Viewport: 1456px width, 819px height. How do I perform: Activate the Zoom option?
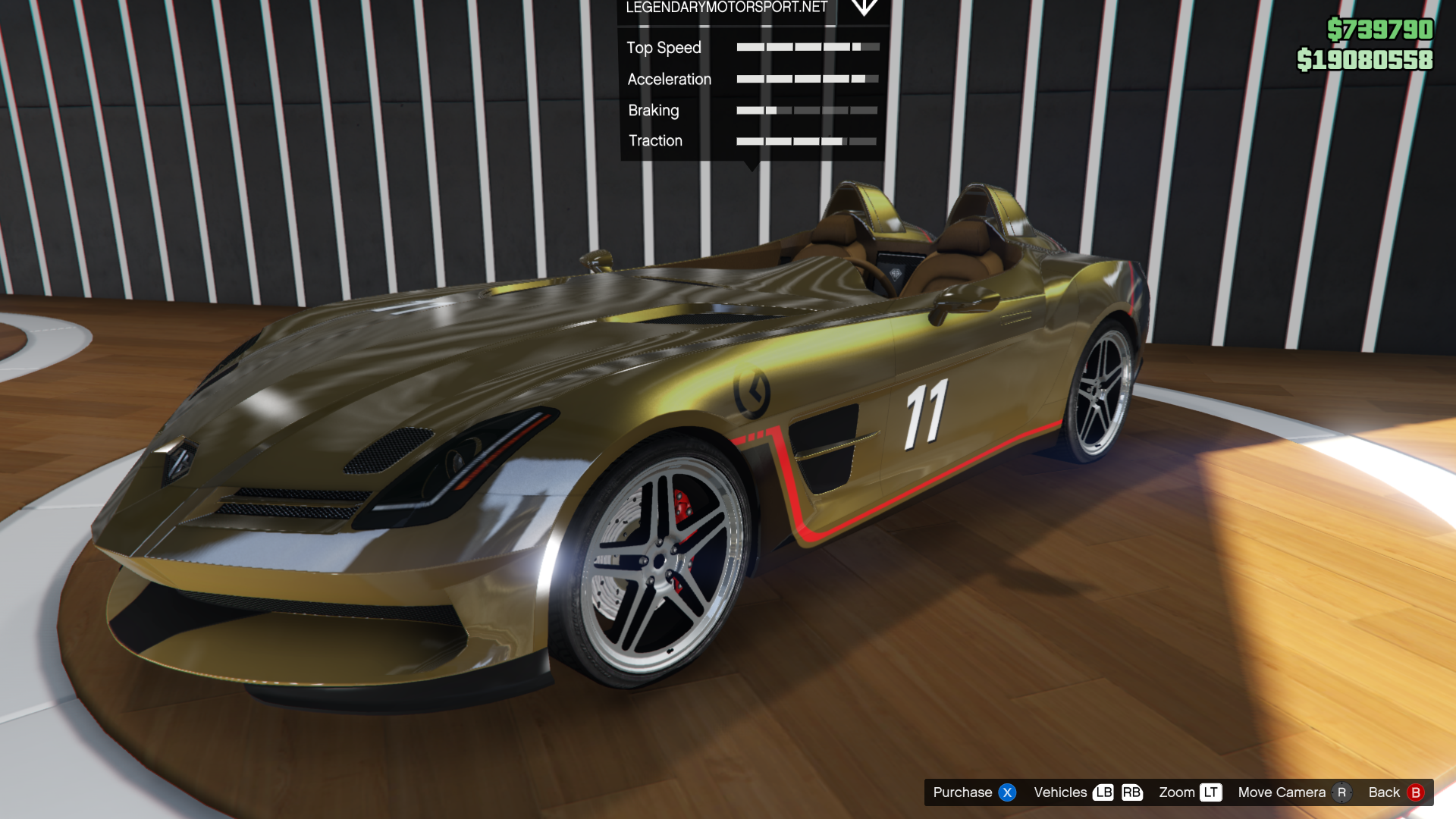point(1189,792)
